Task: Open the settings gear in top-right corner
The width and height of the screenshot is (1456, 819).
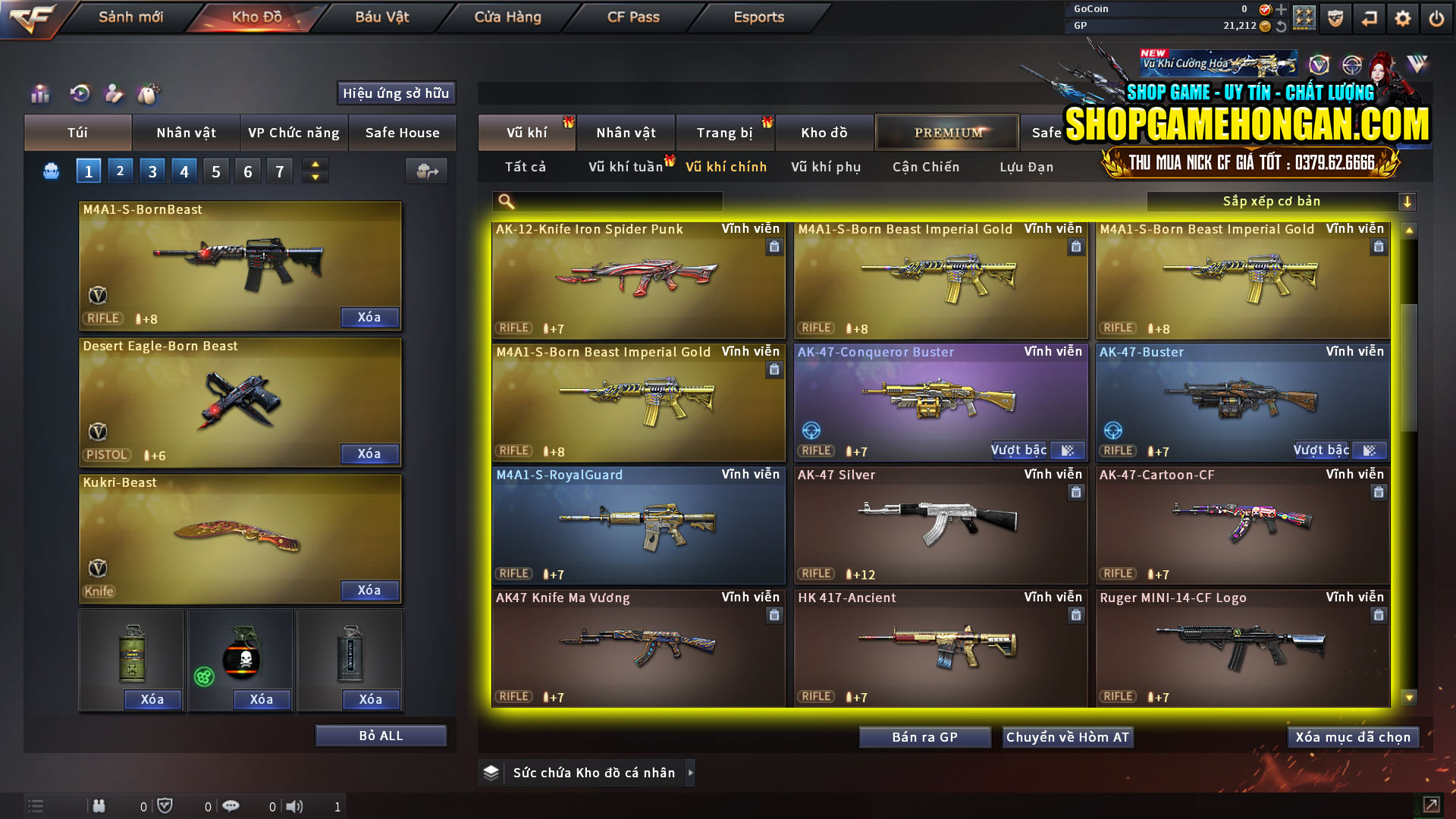Action: 1404,17
